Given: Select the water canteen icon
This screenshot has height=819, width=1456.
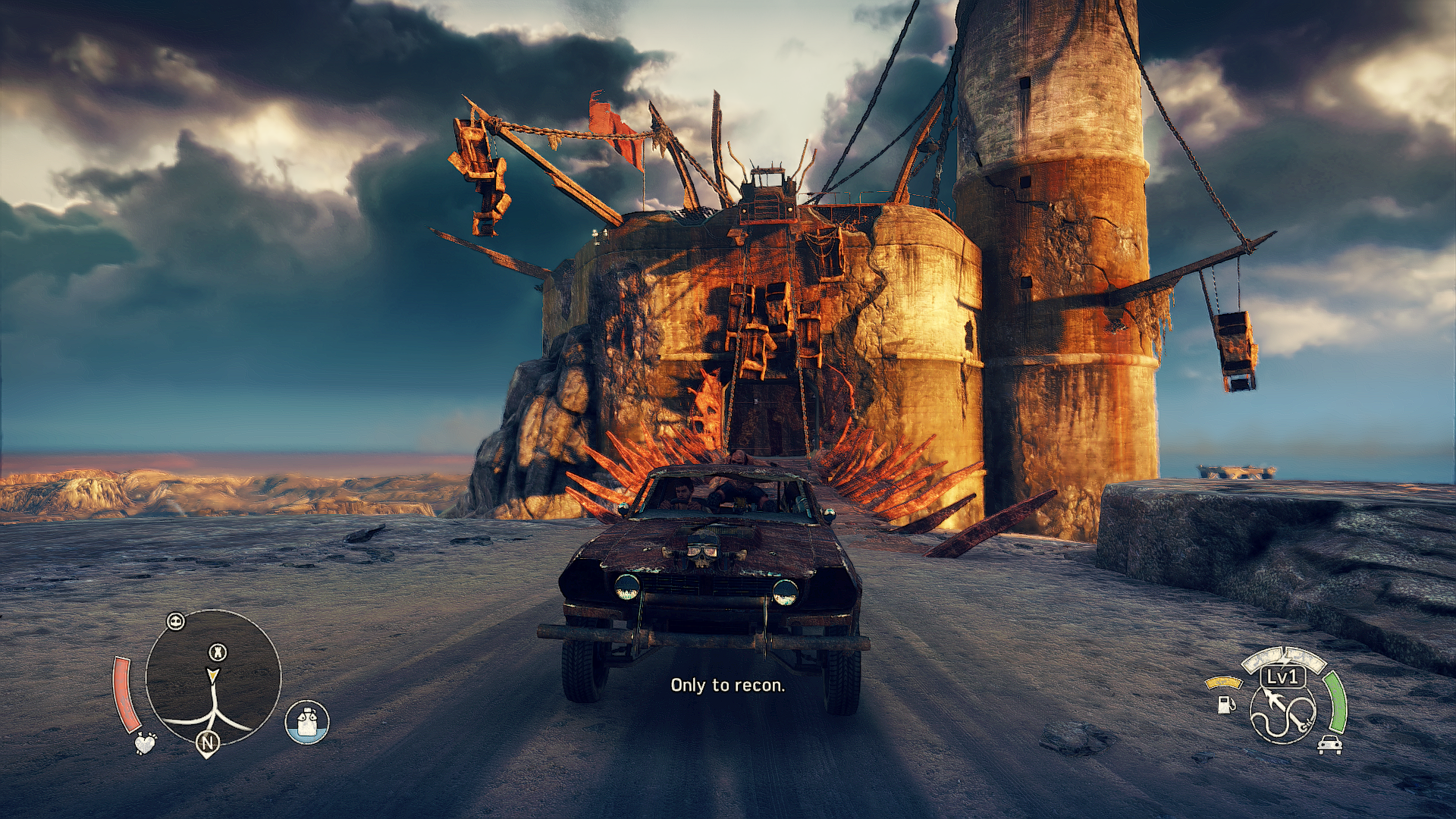Looking at the screenshot, I should point(307,721).
